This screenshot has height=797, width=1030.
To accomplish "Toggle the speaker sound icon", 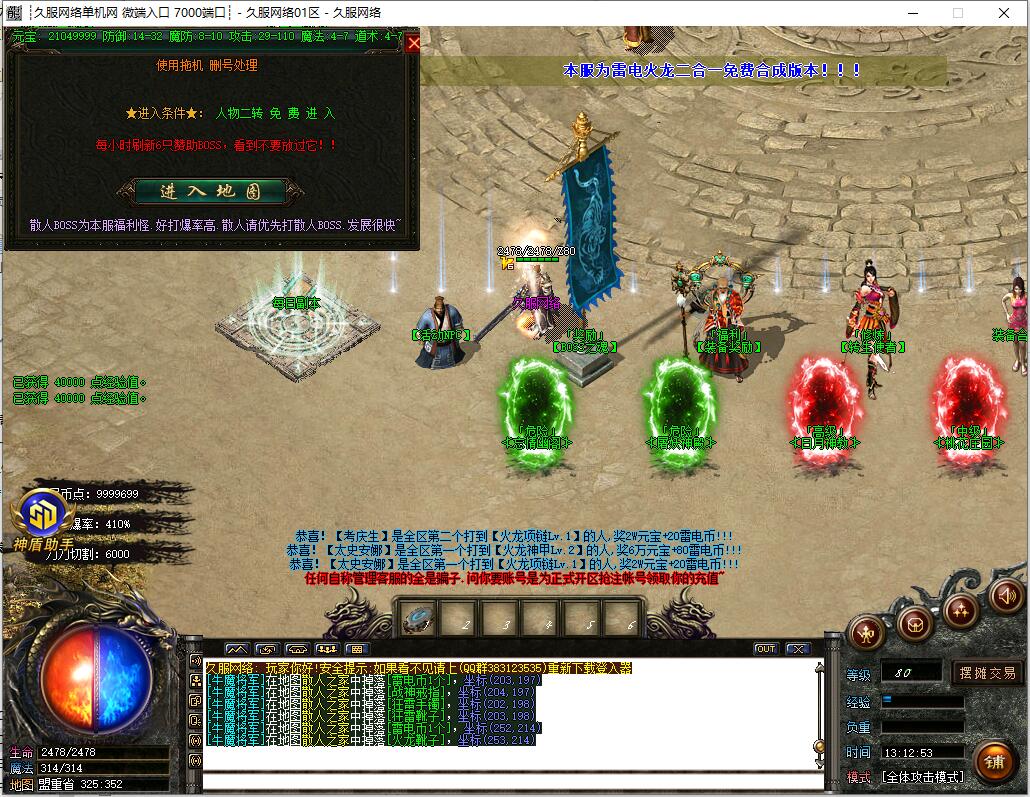I will point(1005,597).
